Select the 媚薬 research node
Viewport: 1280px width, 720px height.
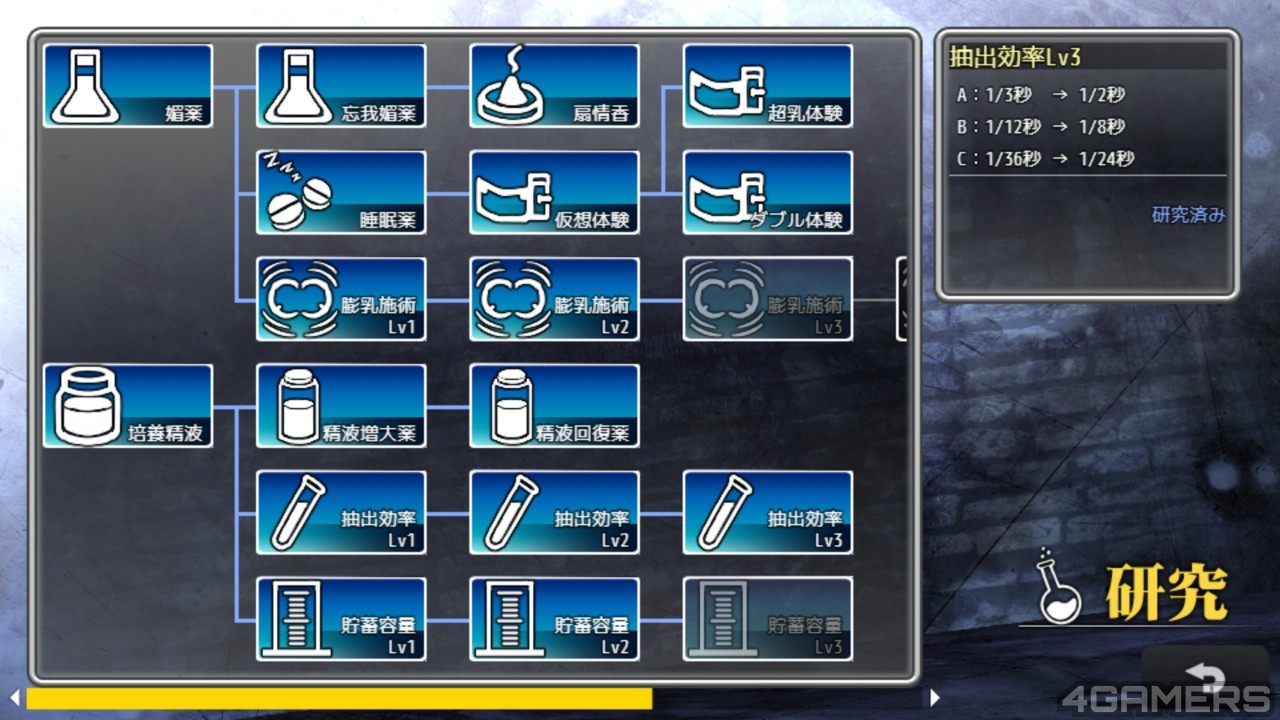(x=128, y=86)
